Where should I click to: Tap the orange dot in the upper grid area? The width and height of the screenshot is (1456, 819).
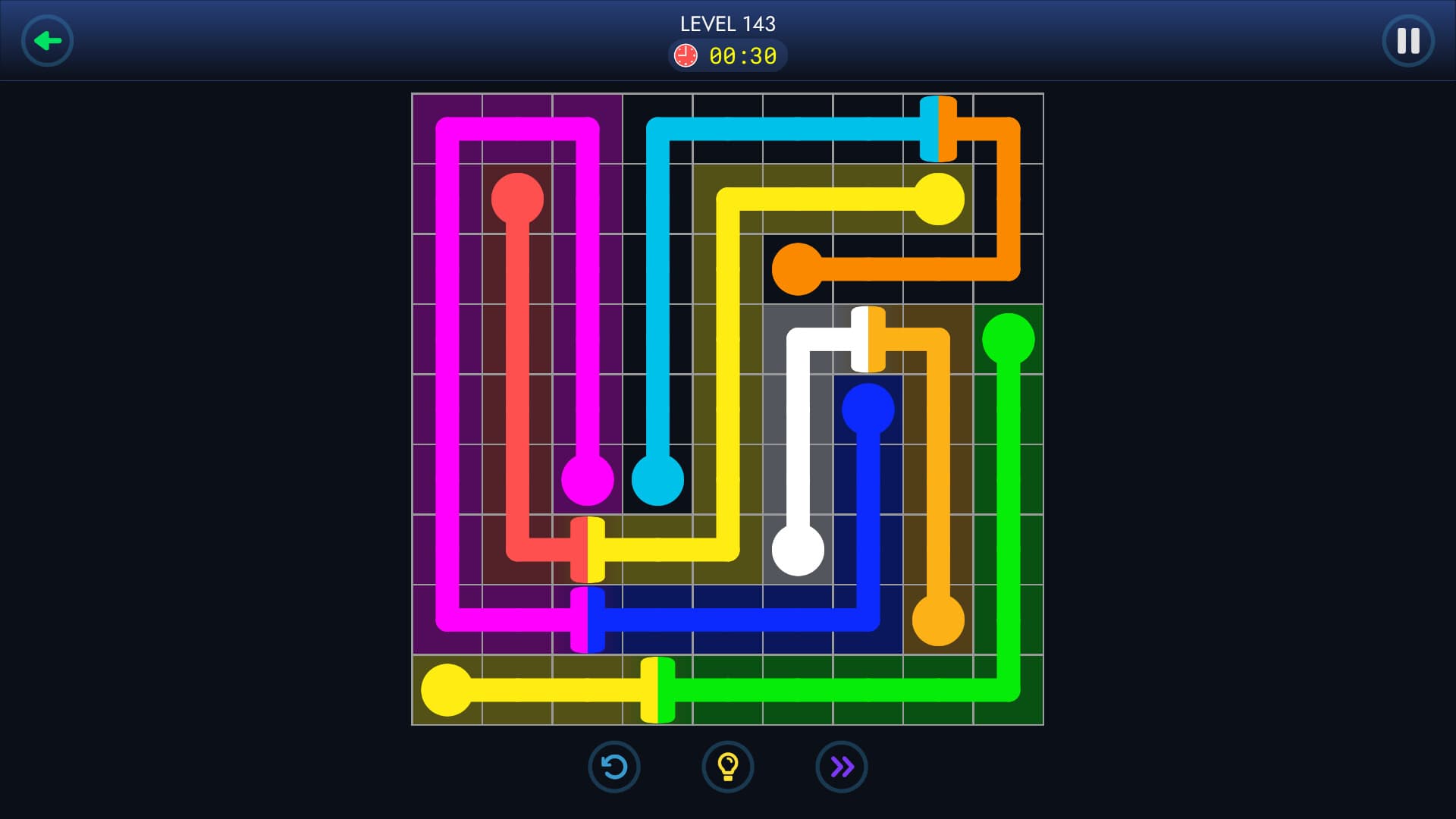click(x=799, y=269)
